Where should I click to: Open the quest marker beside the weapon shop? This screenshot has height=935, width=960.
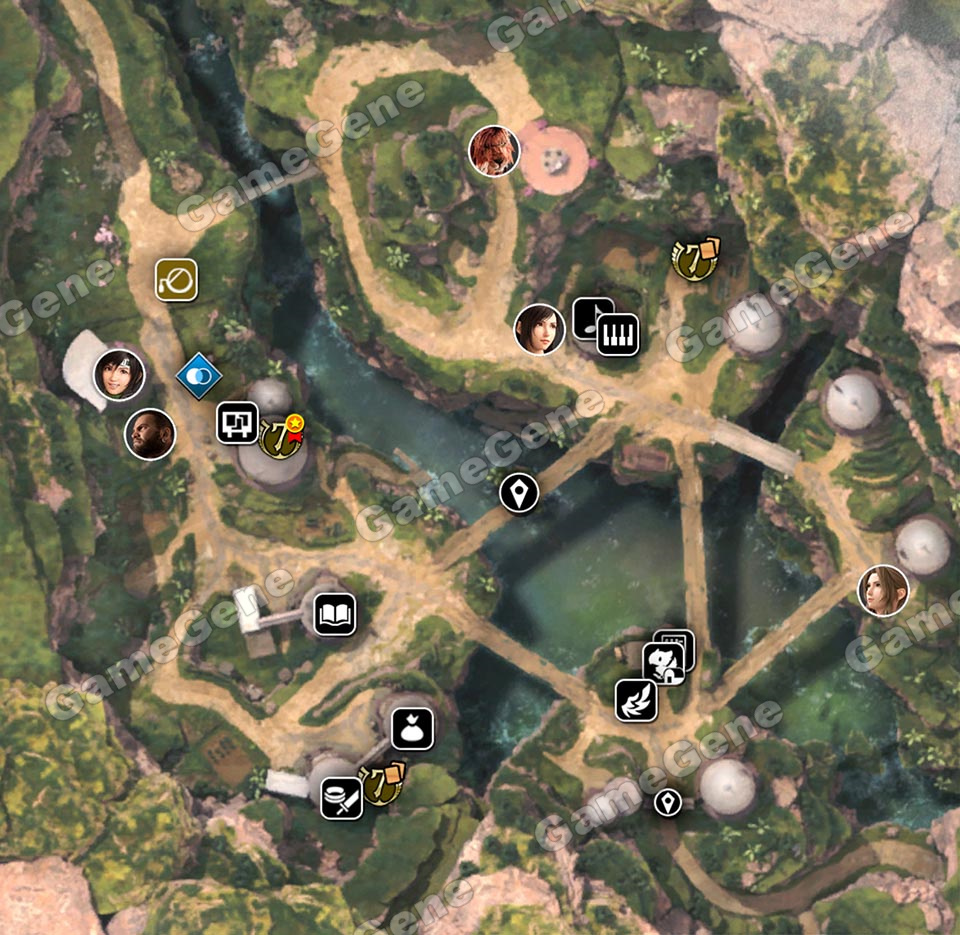(x=382, y=784)
